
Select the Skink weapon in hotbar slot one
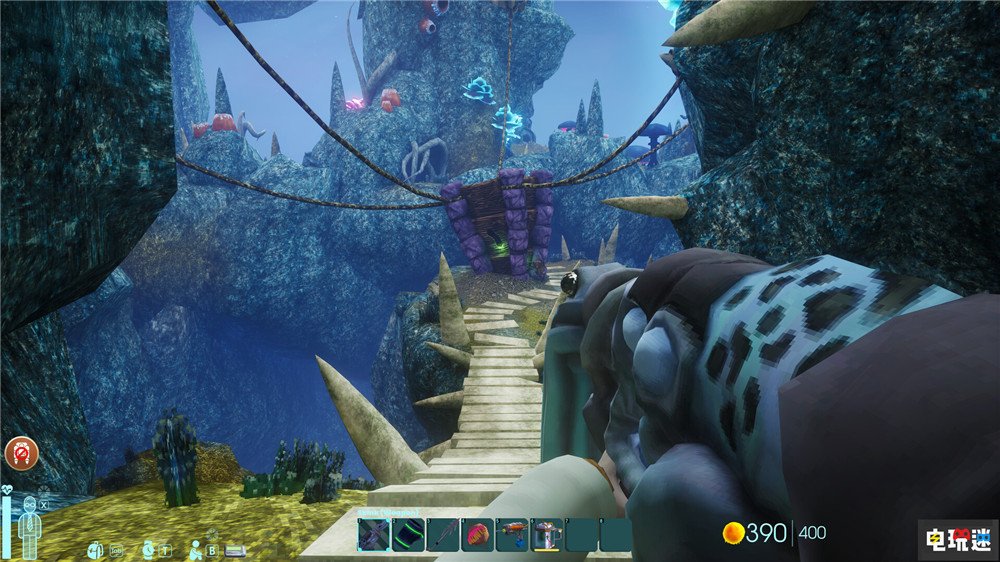click(x=374, y=534)
